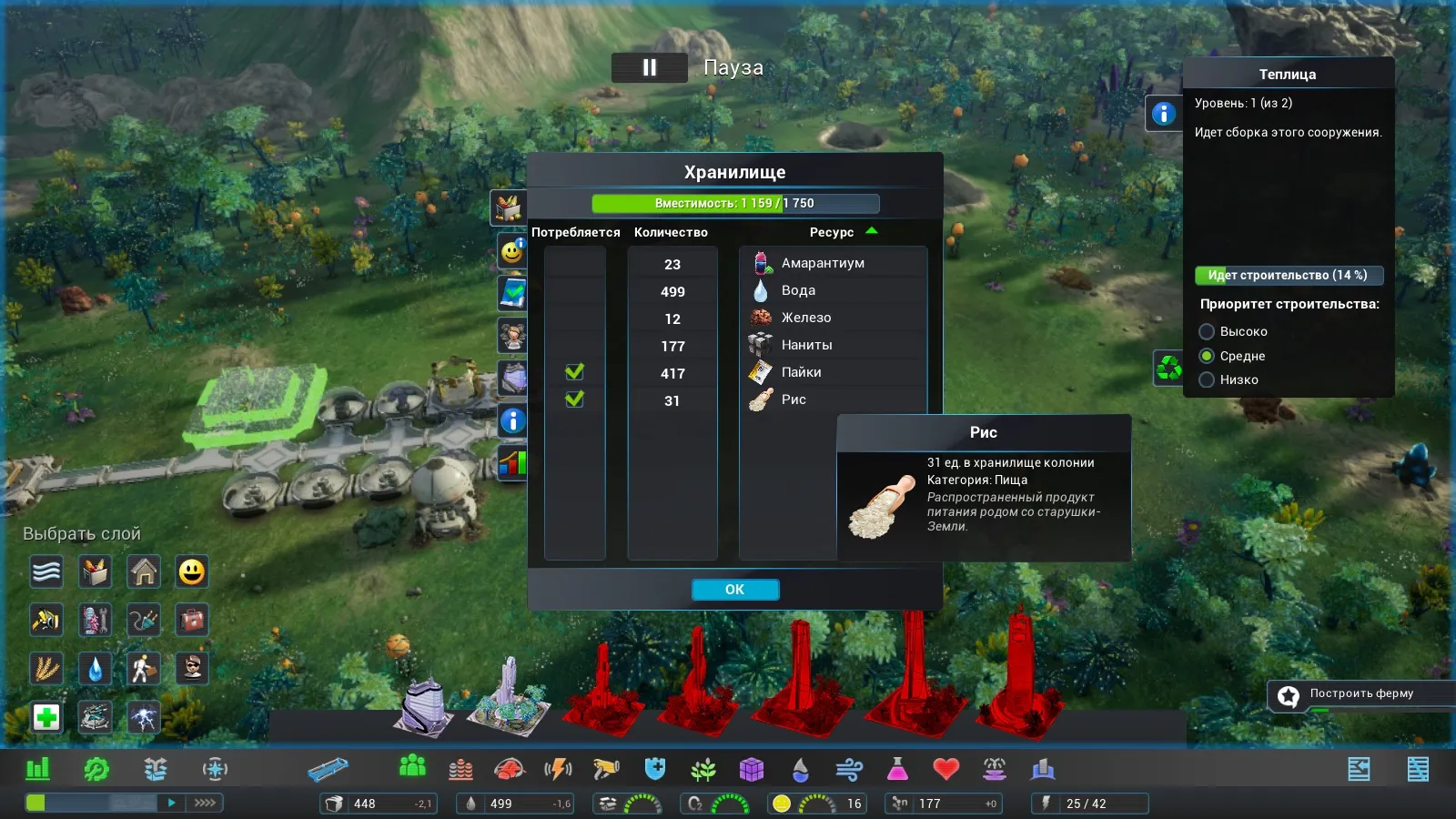Viewport: 1456px width, 819px height.
Task: Toggle consumption checkbox for Пайки
Action: click(x=574, y=372)
